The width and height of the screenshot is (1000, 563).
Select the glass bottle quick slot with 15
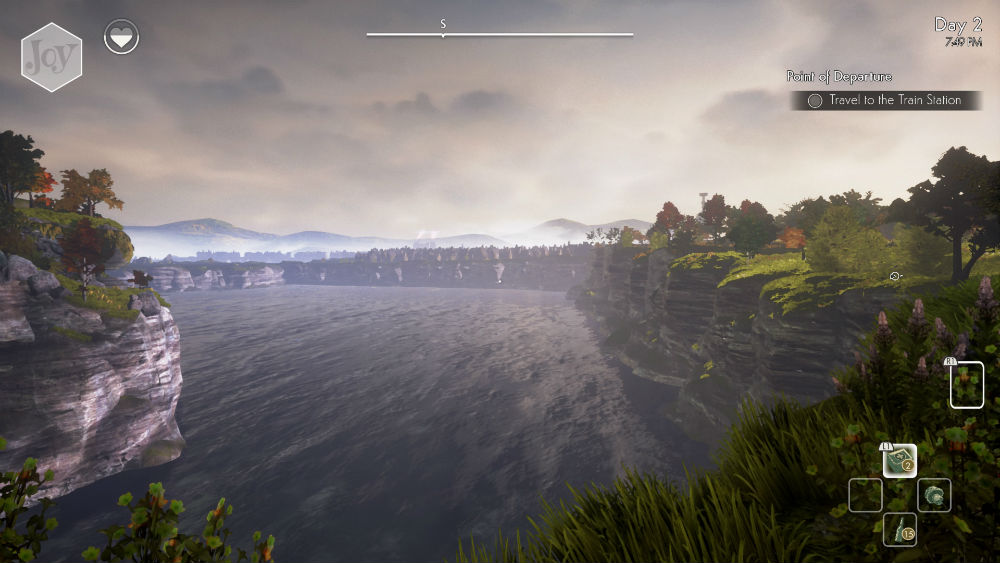[900, 529]
